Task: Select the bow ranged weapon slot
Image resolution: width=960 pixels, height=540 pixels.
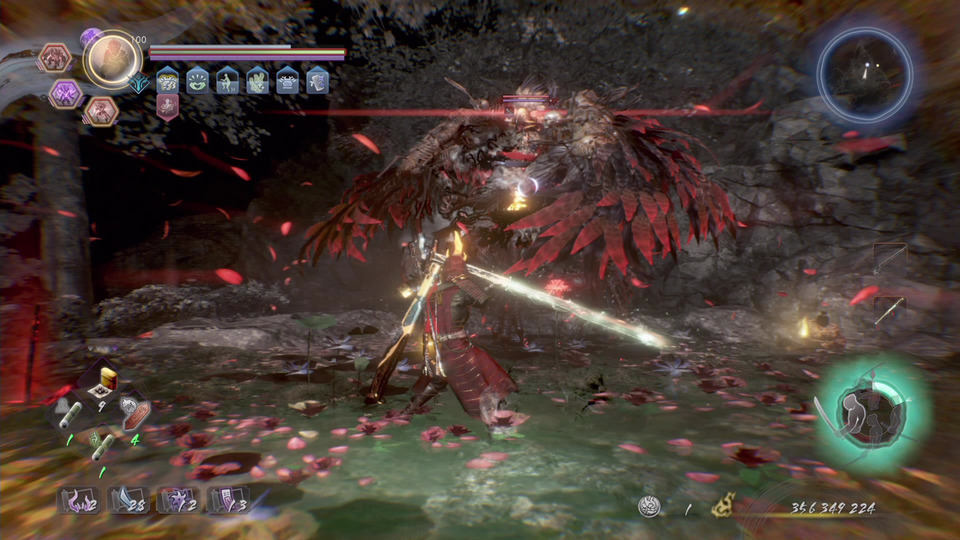Action: 889,260
